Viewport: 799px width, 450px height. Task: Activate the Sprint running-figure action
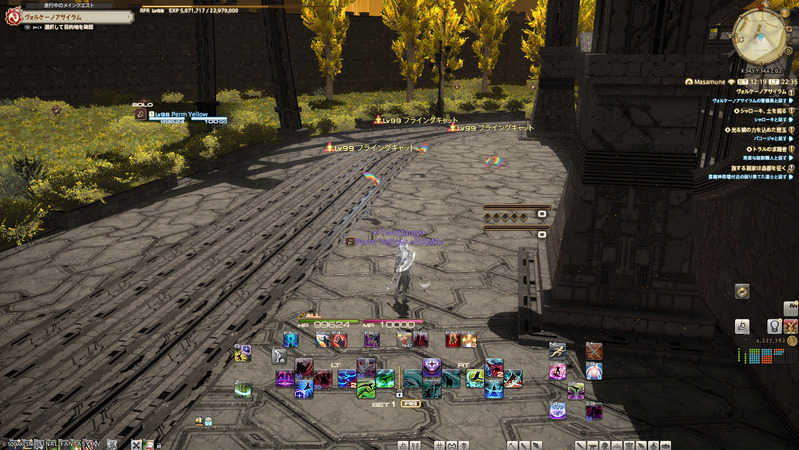coord(559,351)
